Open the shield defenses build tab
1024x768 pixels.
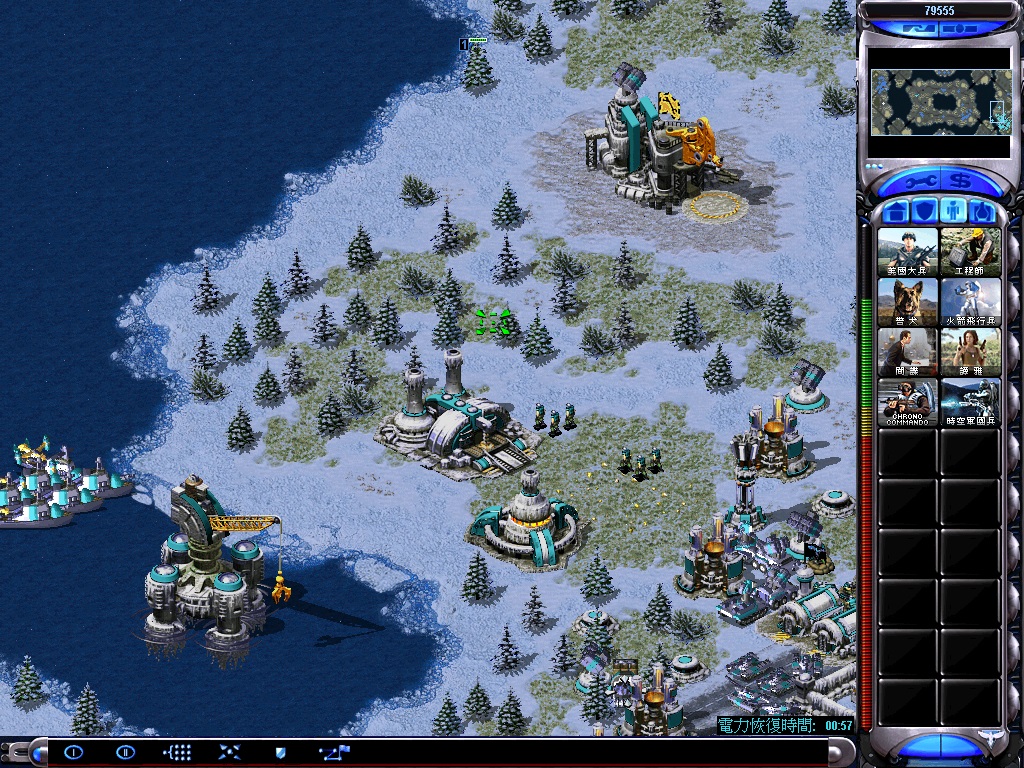[x=926, y=212]
